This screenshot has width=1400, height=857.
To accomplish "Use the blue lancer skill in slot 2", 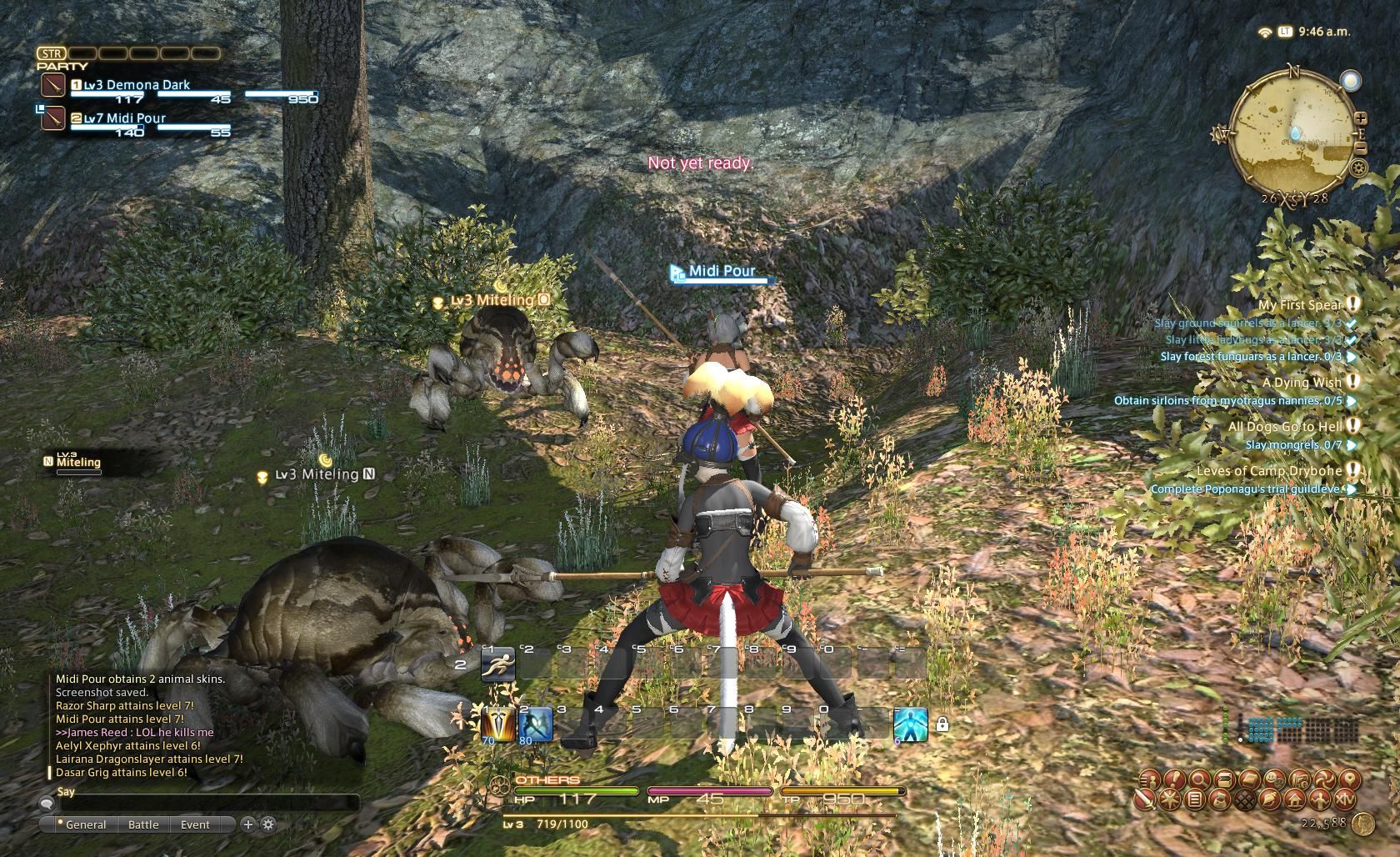I will [x=536, y=724].
